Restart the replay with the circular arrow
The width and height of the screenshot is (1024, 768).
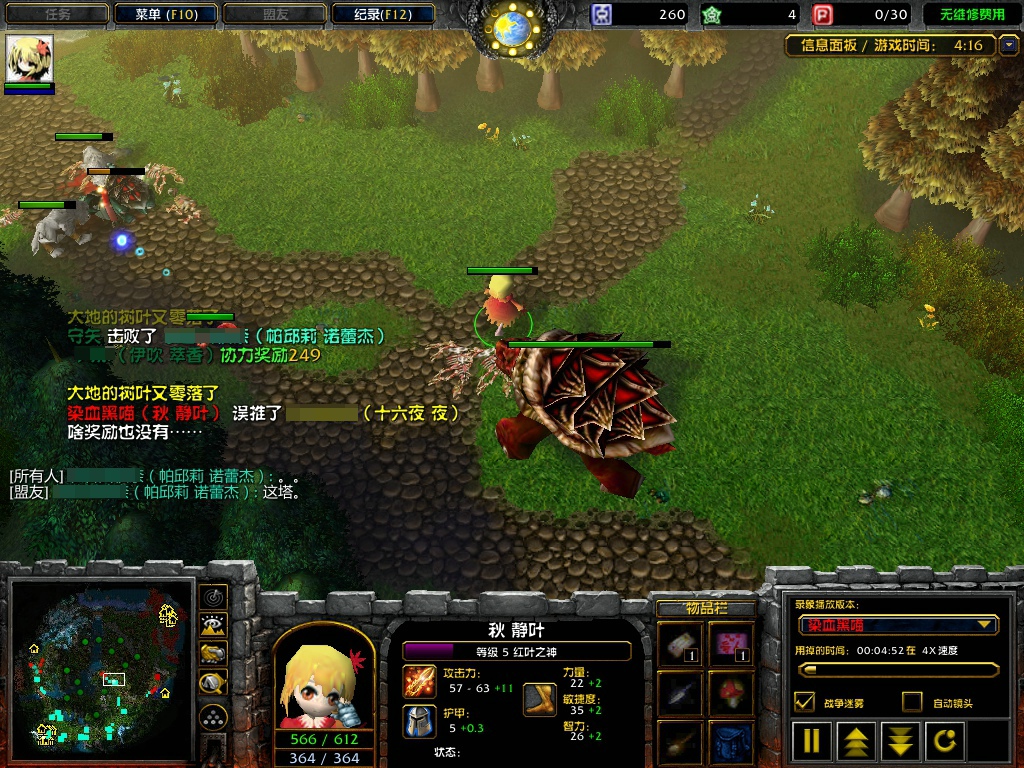945,742
